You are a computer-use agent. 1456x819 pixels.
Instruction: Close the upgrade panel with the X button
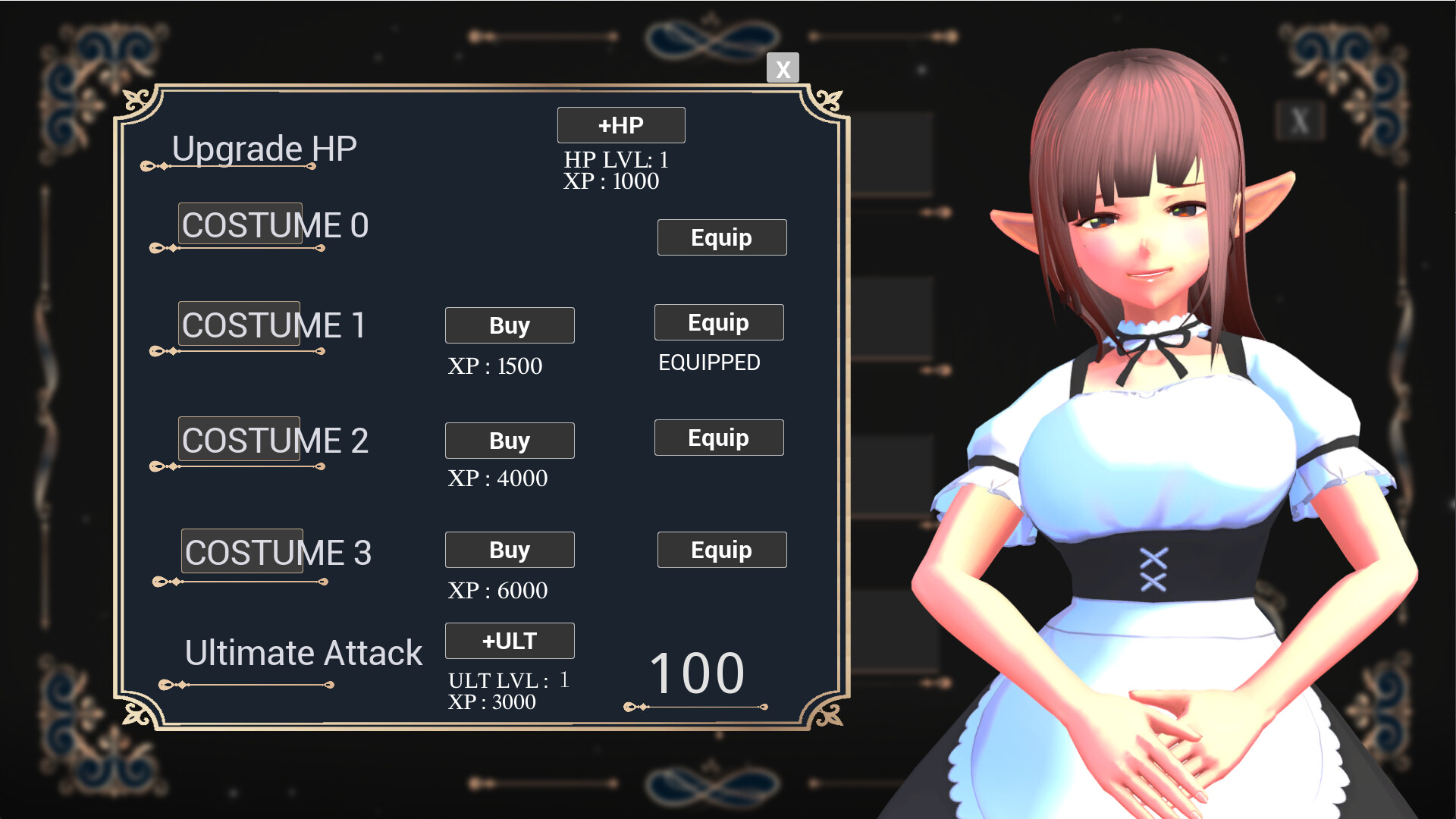(782, 68)
